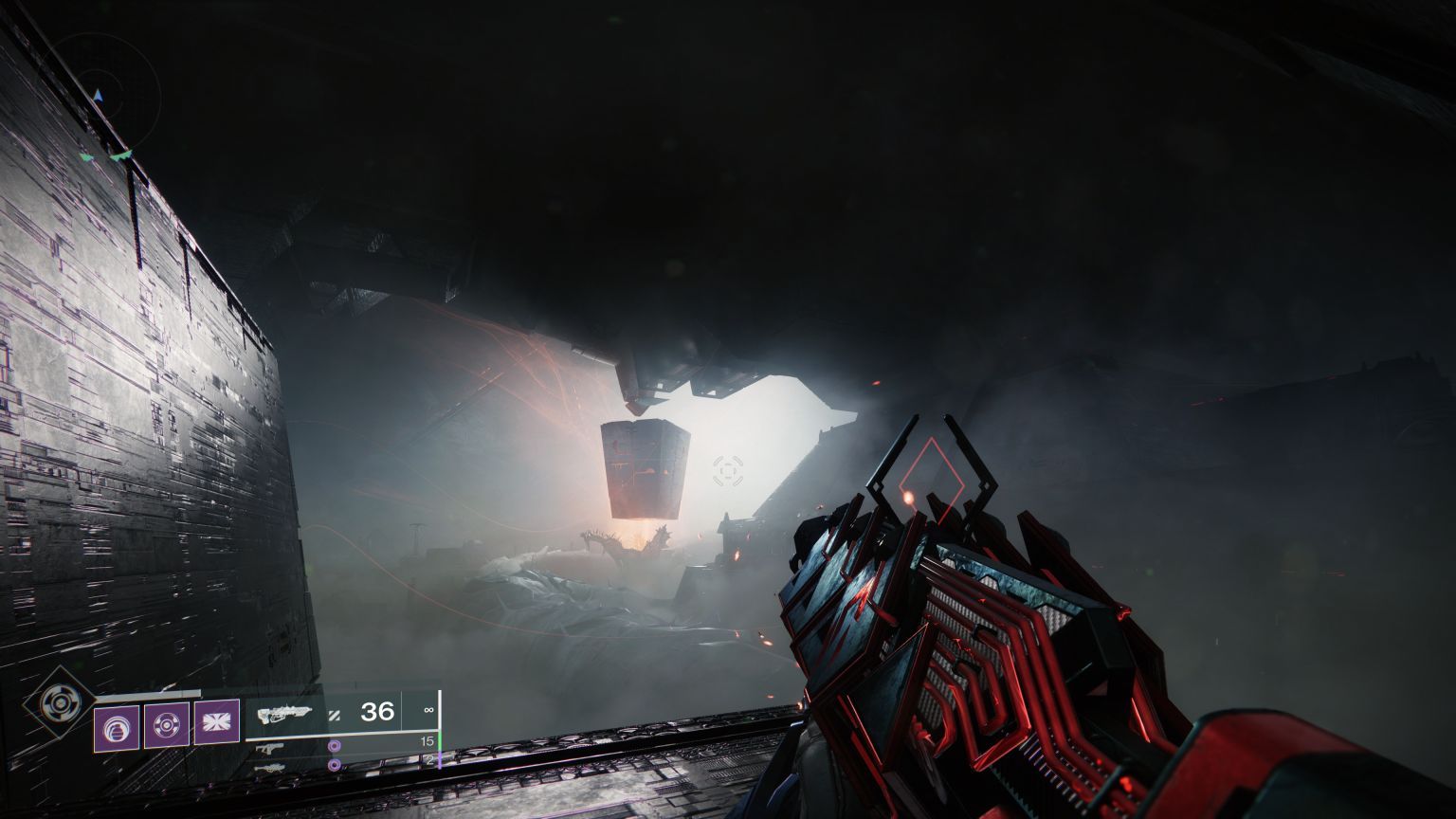Click the heavy weapon silhouette icon
This screenshot has width=1456, height=819.
tap(271, 766)
